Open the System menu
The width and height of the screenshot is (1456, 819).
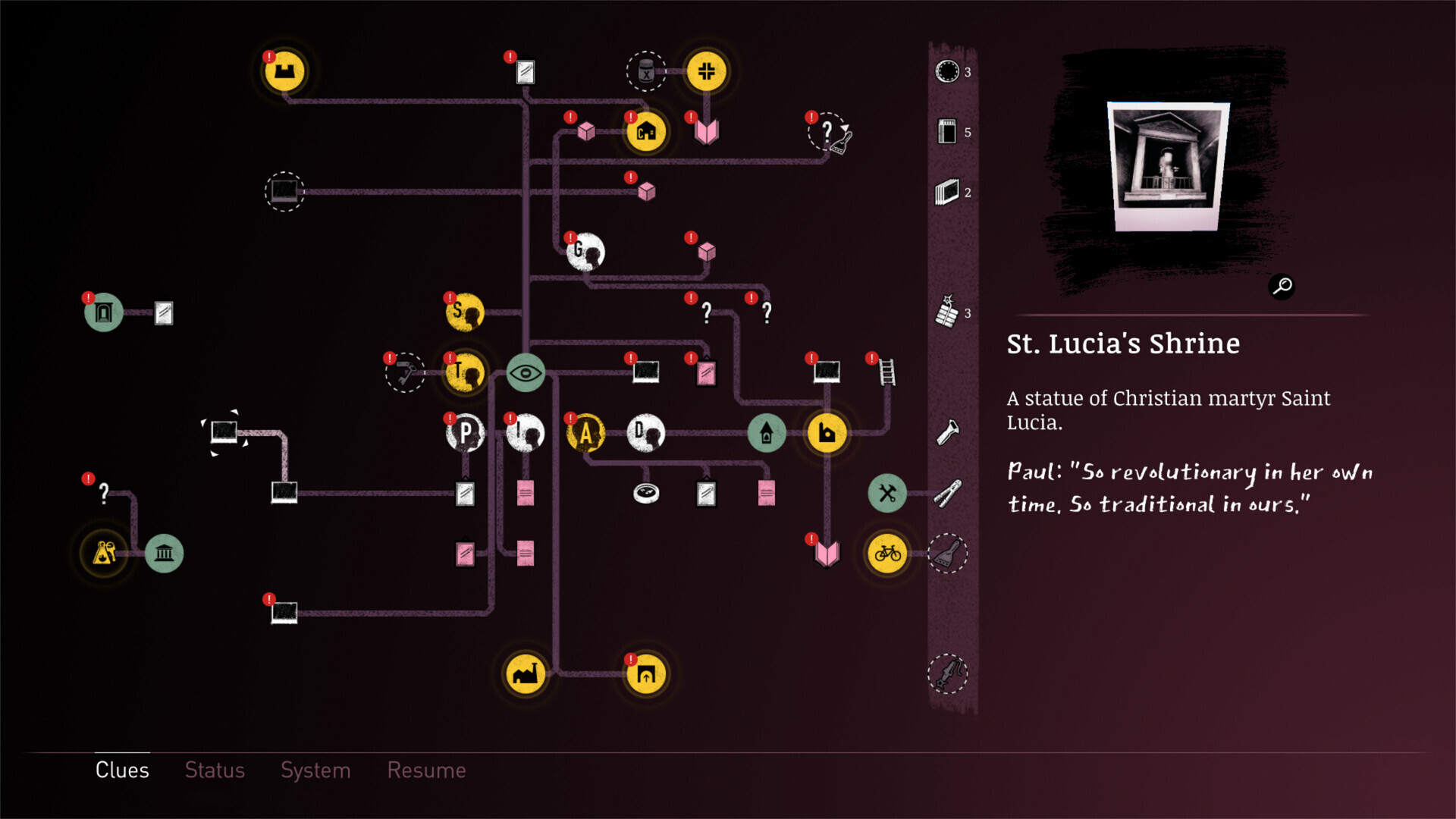pos(315,770)
